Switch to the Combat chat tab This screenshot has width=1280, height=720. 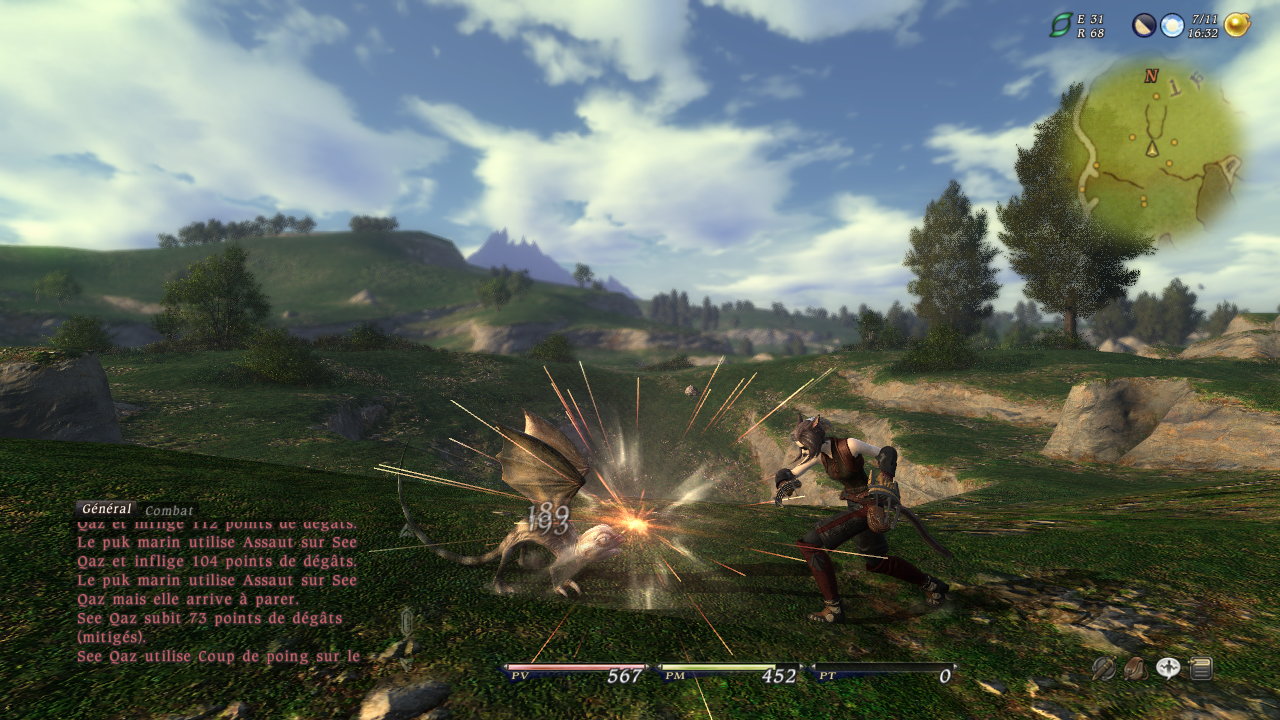(169, 510)
